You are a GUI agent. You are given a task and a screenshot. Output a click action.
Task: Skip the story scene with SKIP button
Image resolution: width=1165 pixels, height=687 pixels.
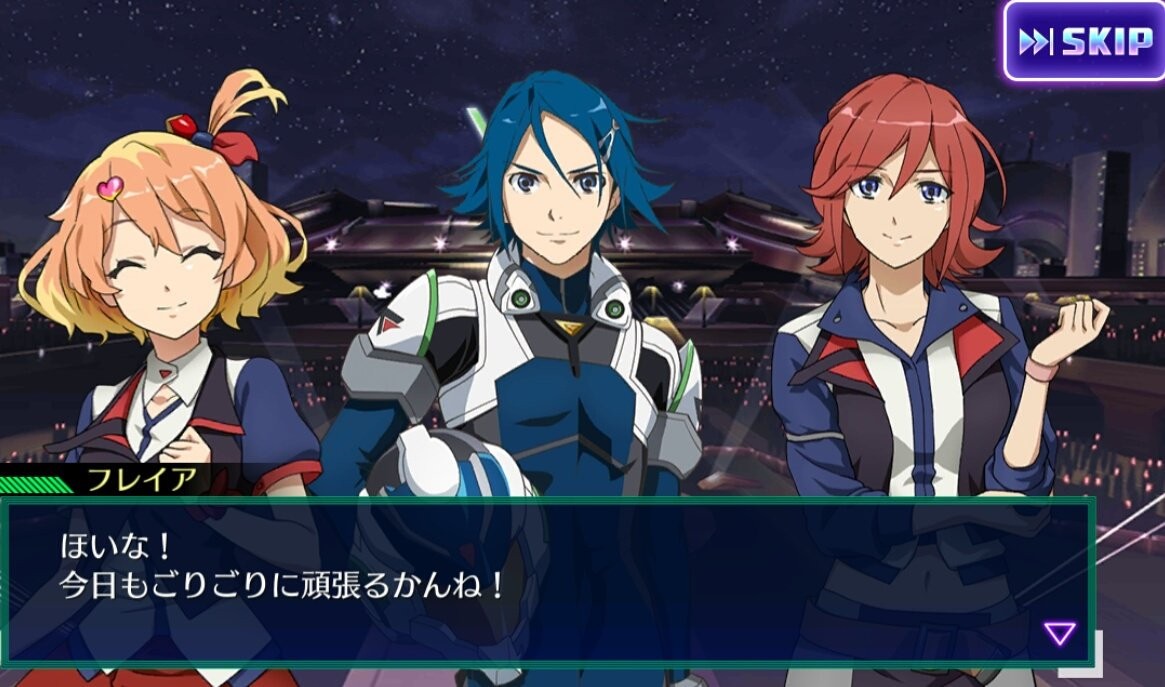tap(1084, 41)
